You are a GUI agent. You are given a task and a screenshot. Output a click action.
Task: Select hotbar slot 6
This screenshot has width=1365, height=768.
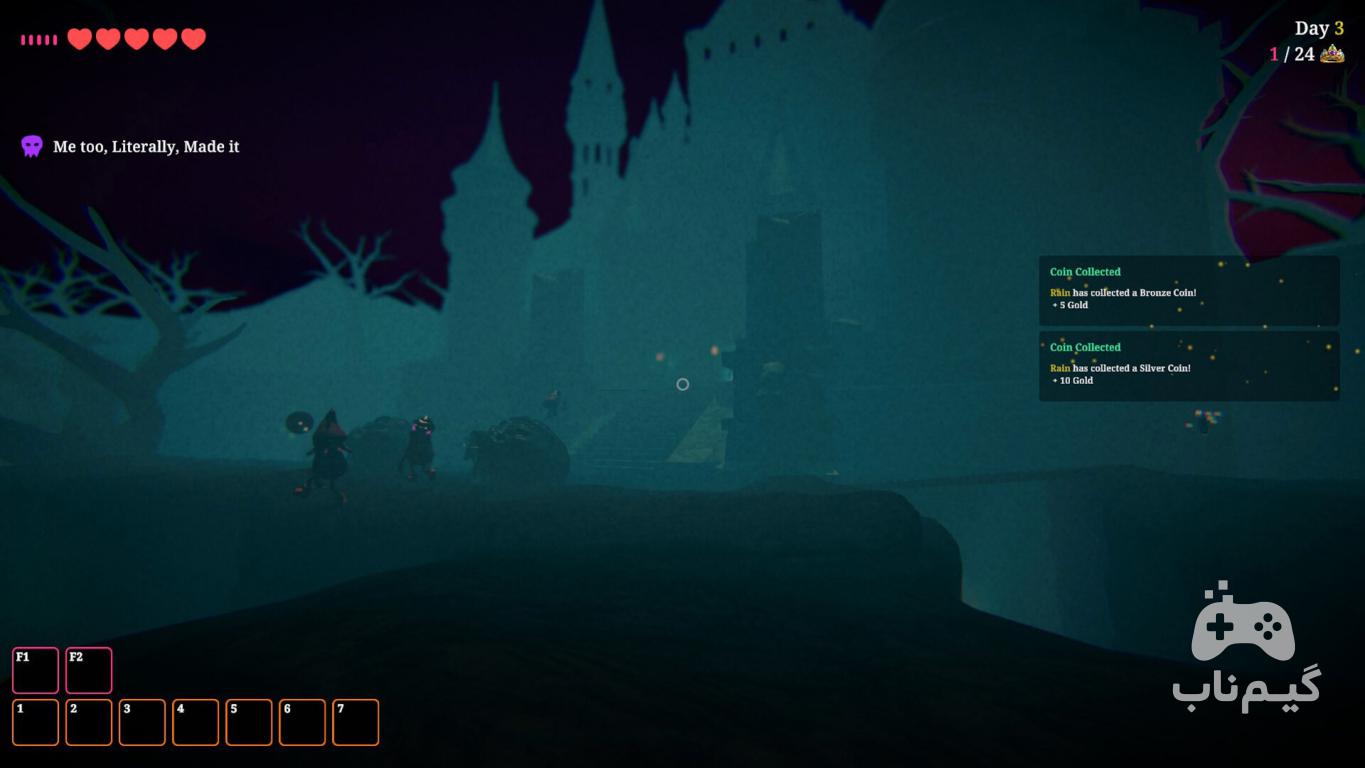click(302, 722)
